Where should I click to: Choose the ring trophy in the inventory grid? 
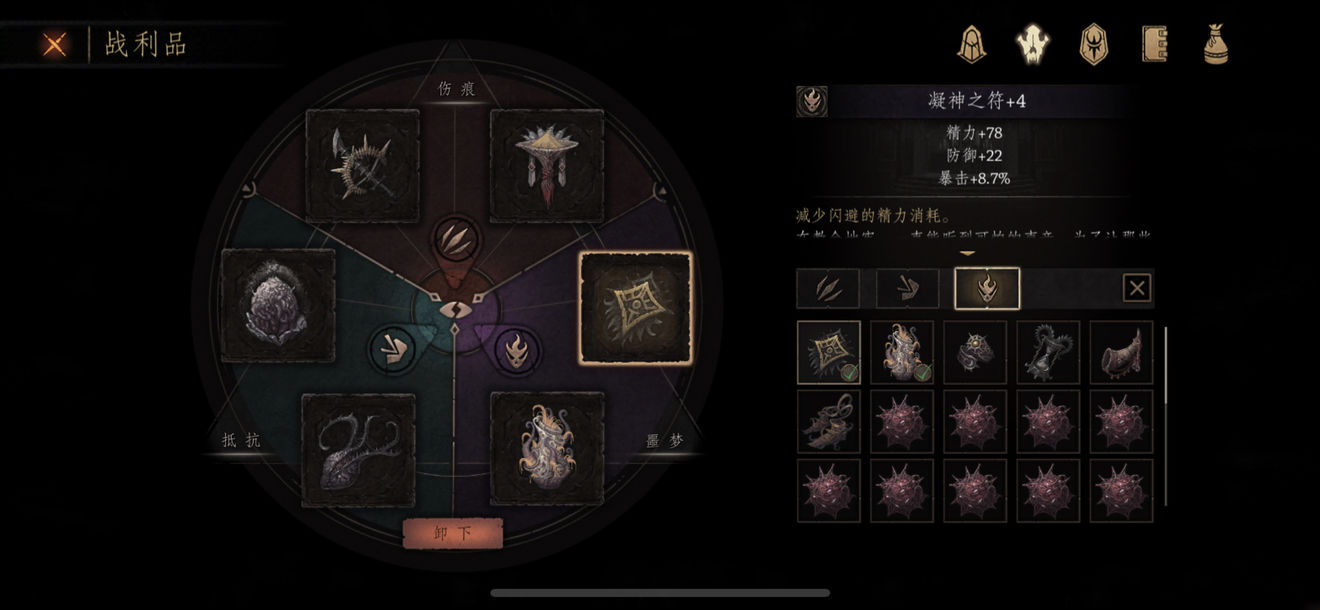point(975,352)
